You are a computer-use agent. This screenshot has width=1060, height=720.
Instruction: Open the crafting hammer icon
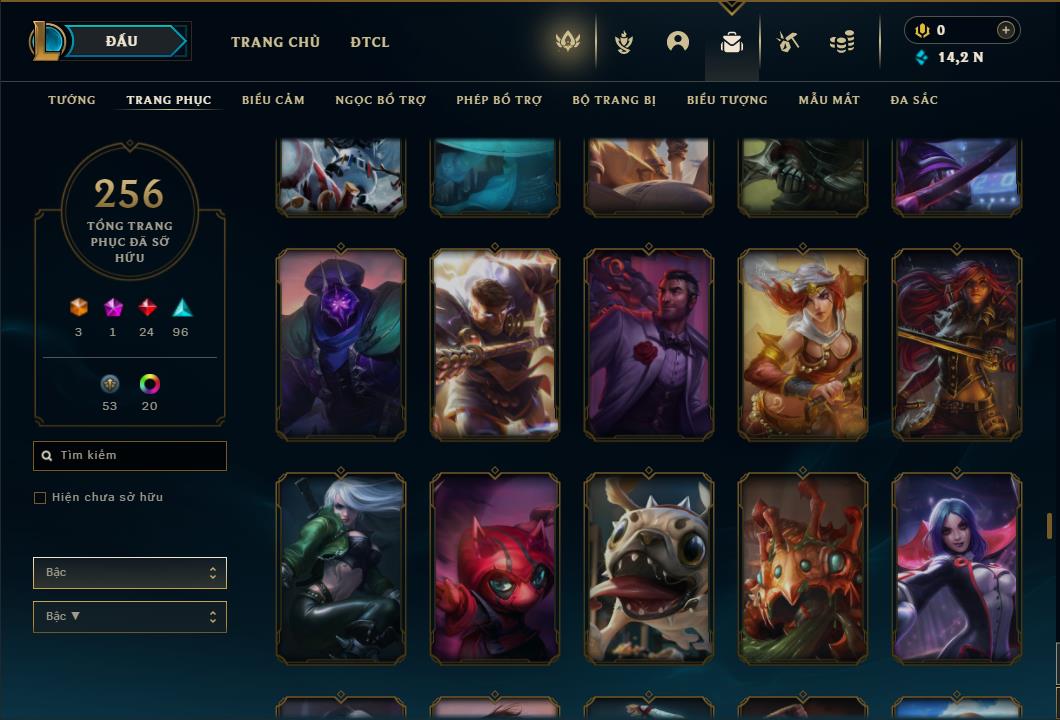[x=788, y=42]
